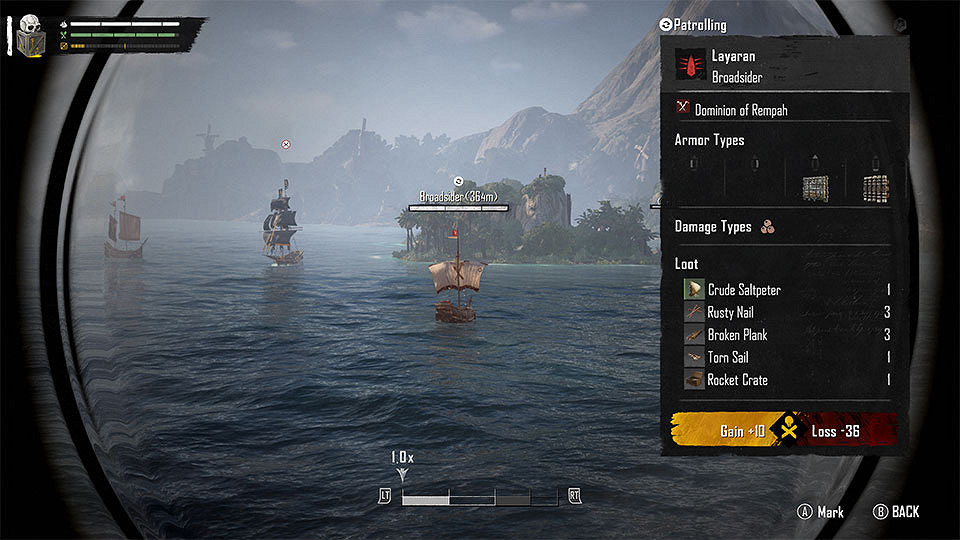Screen dimensions: 960x540
Task: Adjust the spyglass zoom level bar
Action: [x=479, y=496]
